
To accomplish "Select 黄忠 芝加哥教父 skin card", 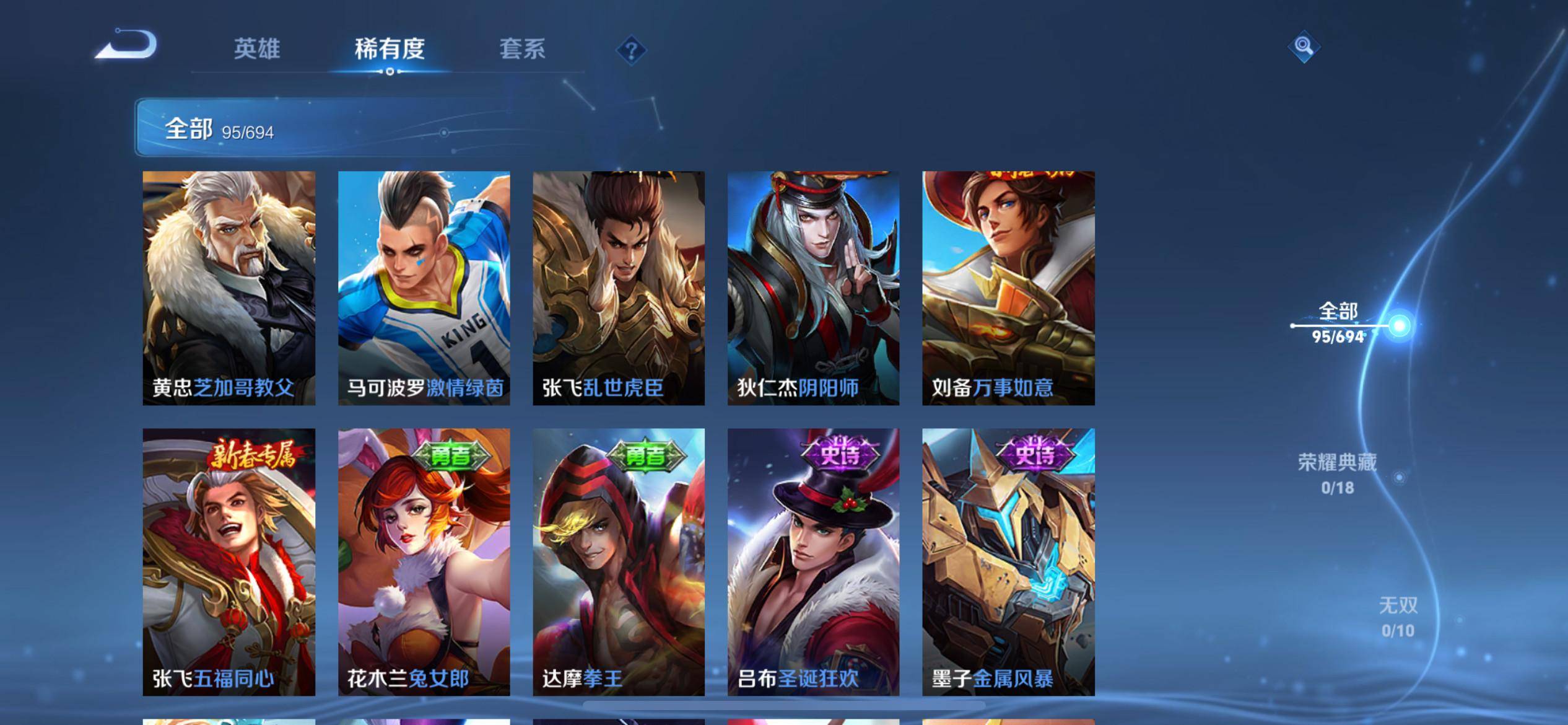I will coord(229,288).
